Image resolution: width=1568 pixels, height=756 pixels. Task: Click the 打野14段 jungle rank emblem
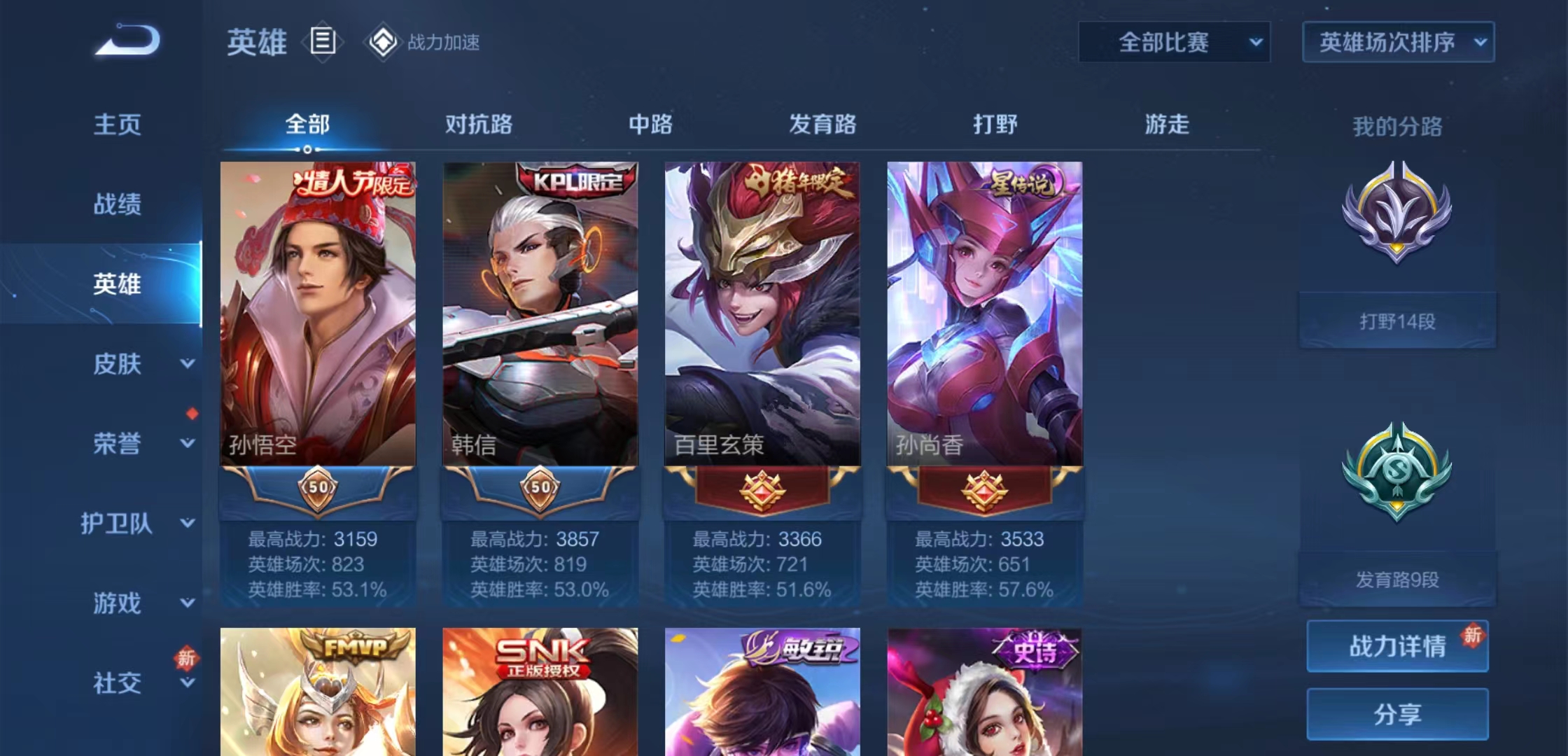pos(1396,231)
